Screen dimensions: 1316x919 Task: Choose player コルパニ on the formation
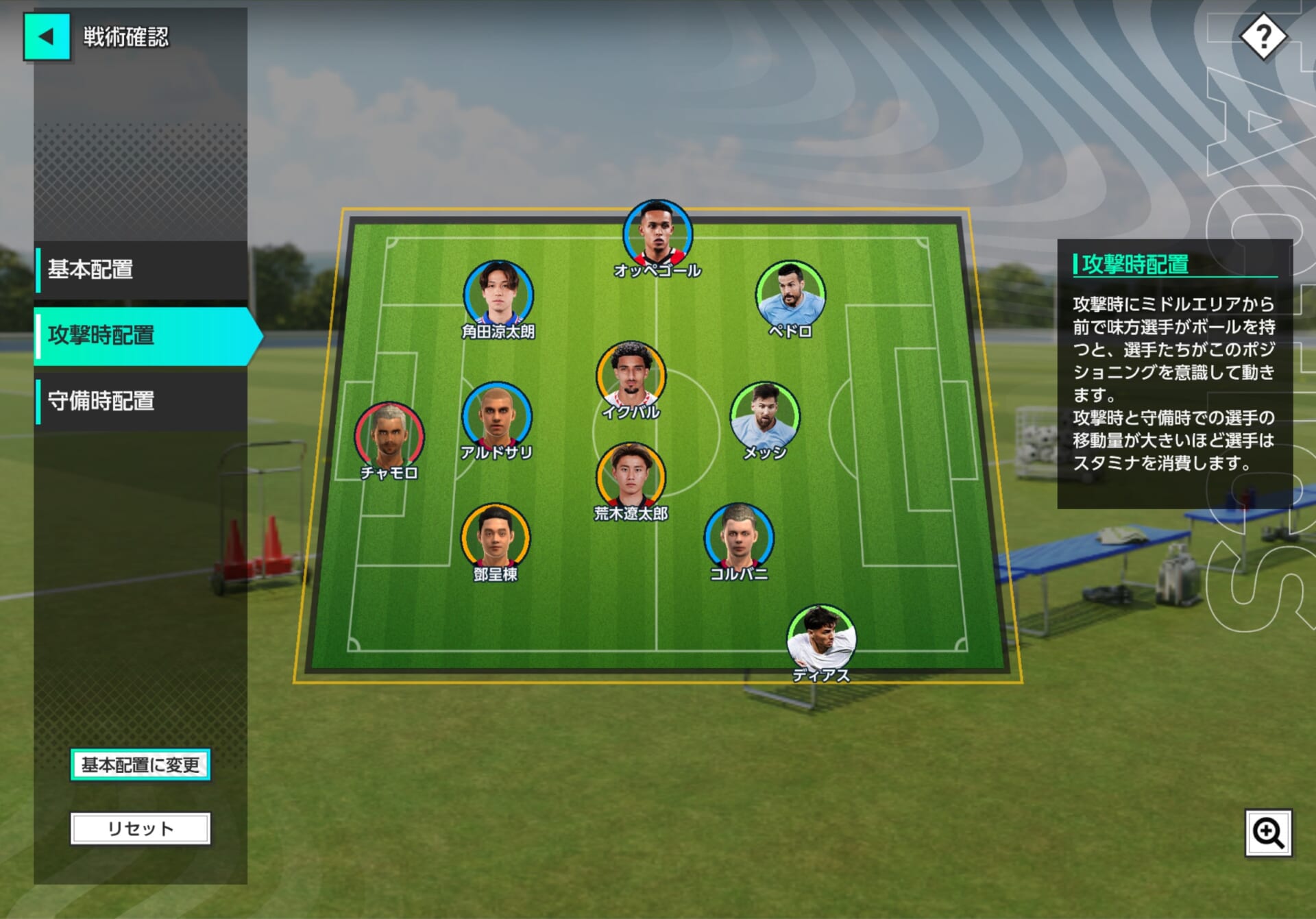click(739, 538)
